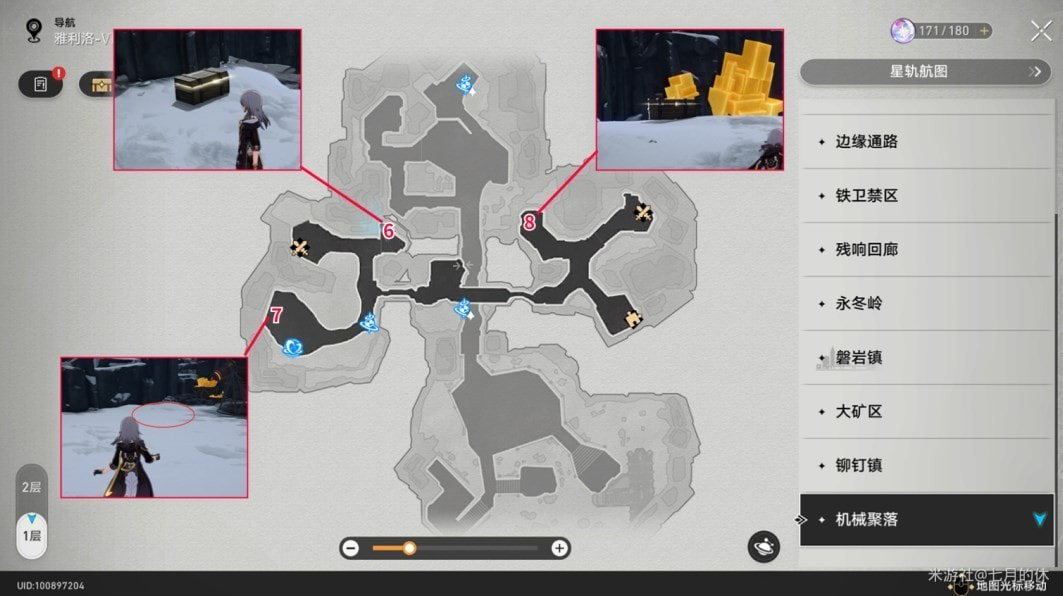Image resolution: width=1063 pixels, height=596 pixels.
Task: Choose 永冬岭 from the area list
Action: click(x=926, y=304)
